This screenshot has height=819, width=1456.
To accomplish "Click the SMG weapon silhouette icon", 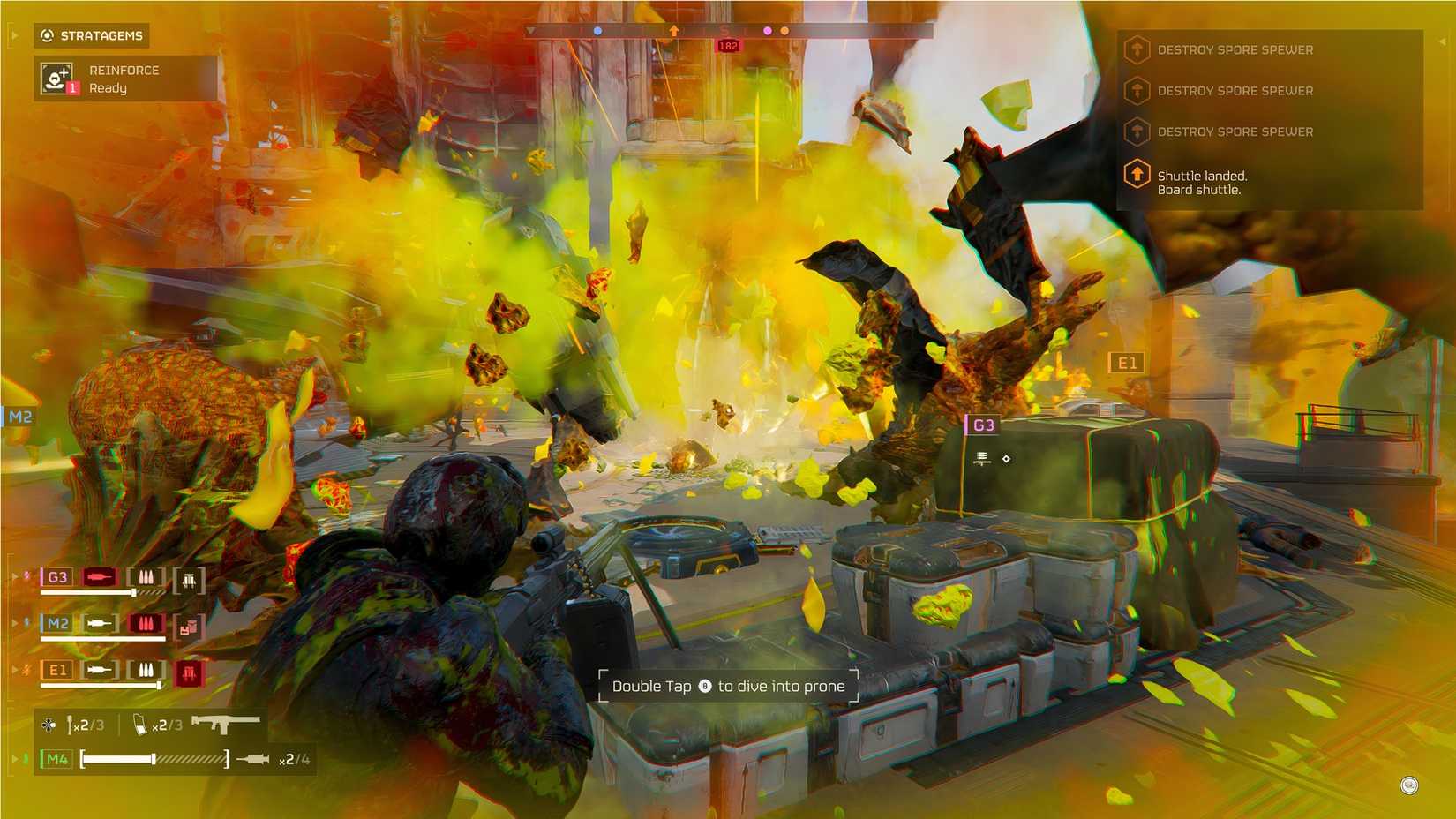I will pos(228,723).
